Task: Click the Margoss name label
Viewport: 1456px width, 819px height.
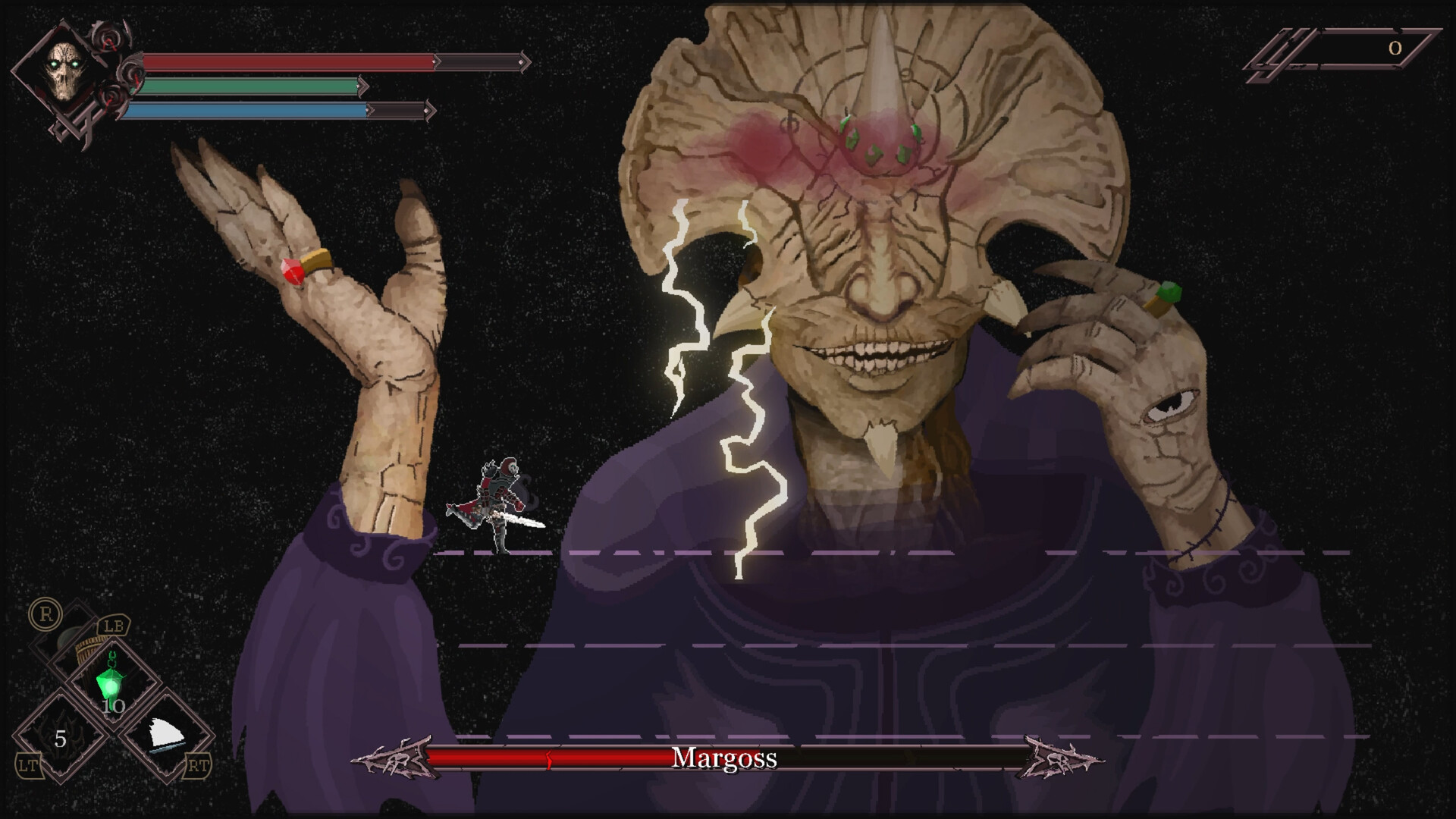Action: [724, 758]
